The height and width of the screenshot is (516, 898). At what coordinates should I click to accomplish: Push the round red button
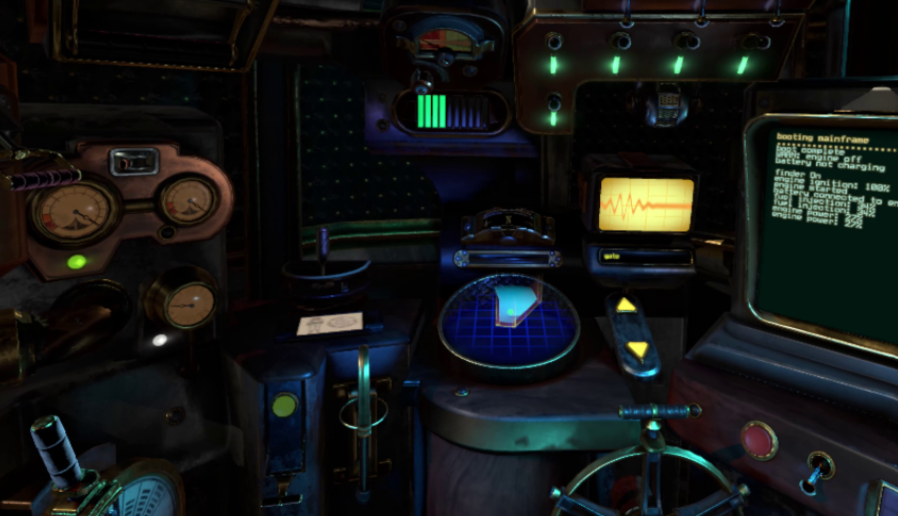tap(759, 440)
